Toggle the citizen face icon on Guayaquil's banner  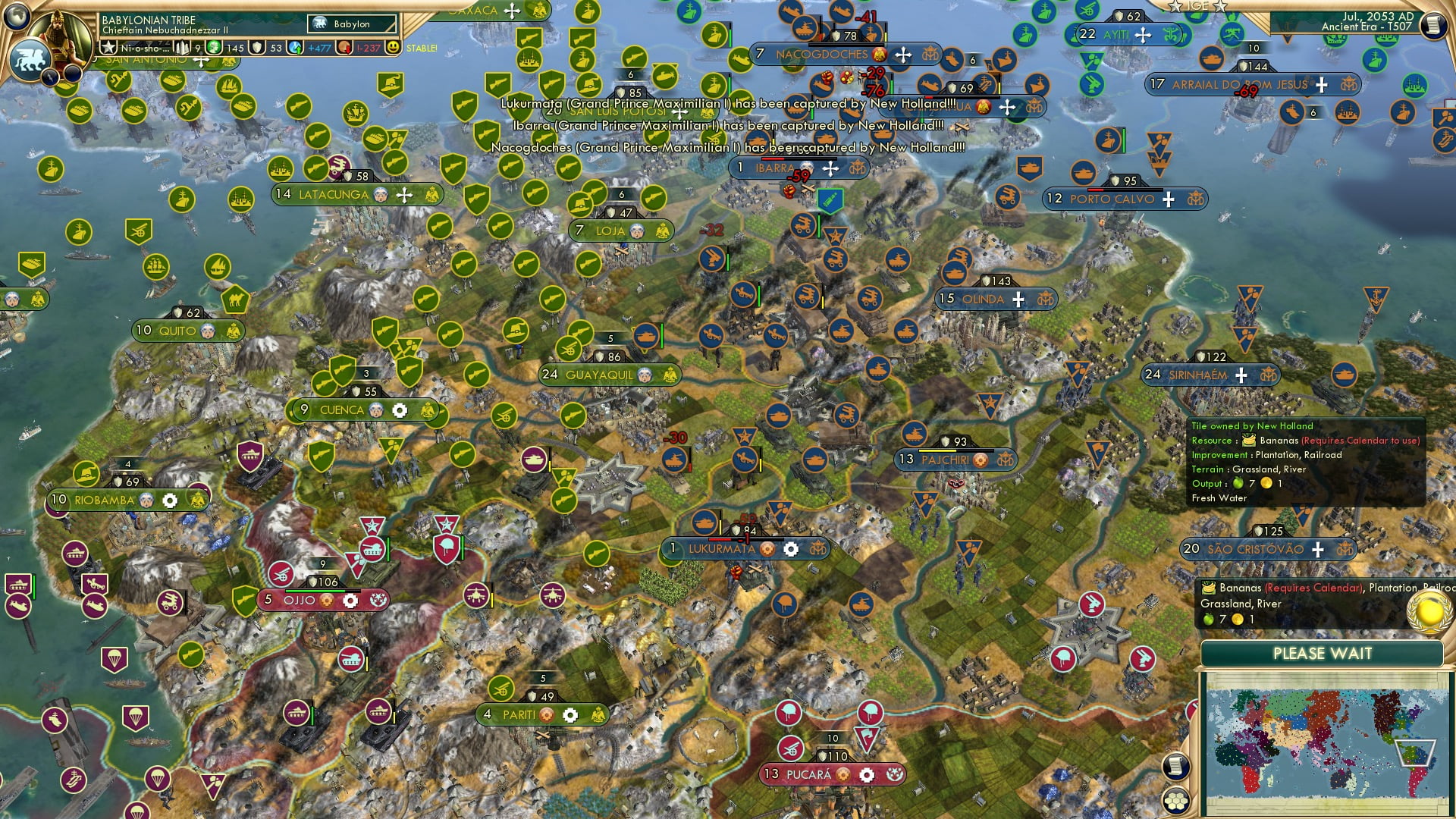(647, 374)
